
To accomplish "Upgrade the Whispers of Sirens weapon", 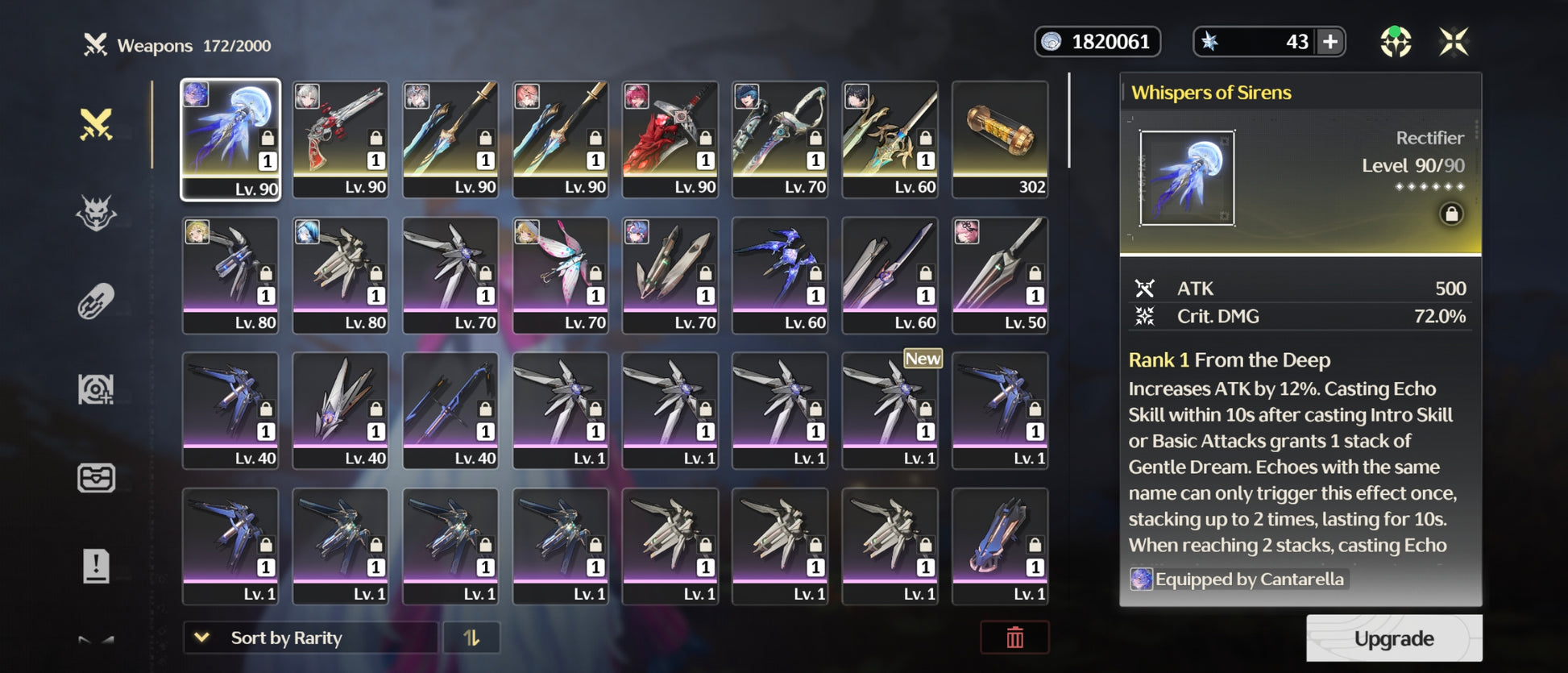I will click(1393, 638).
